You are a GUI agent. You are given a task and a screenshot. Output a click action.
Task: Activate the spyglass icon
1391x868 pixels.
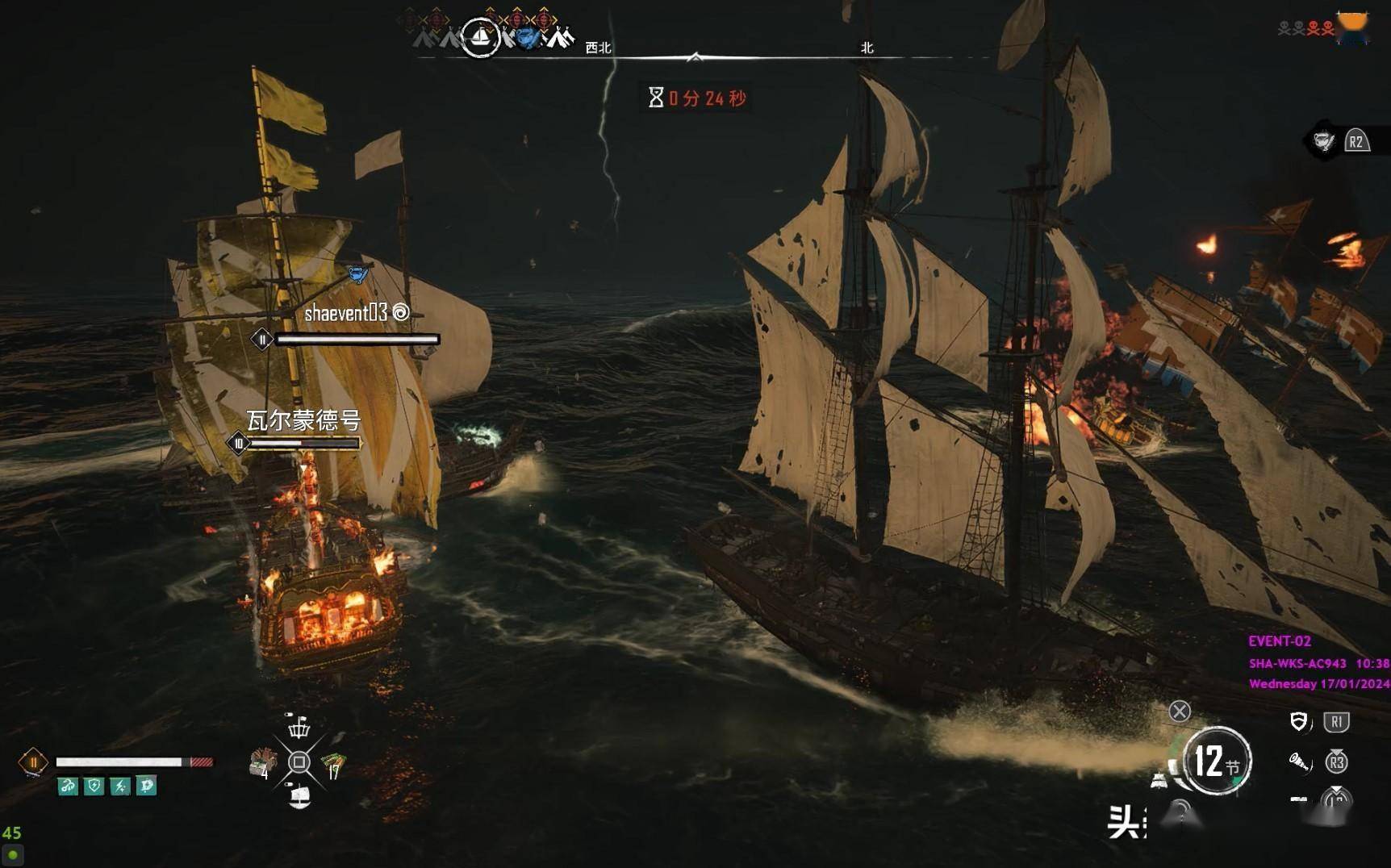click(1299, 762)
